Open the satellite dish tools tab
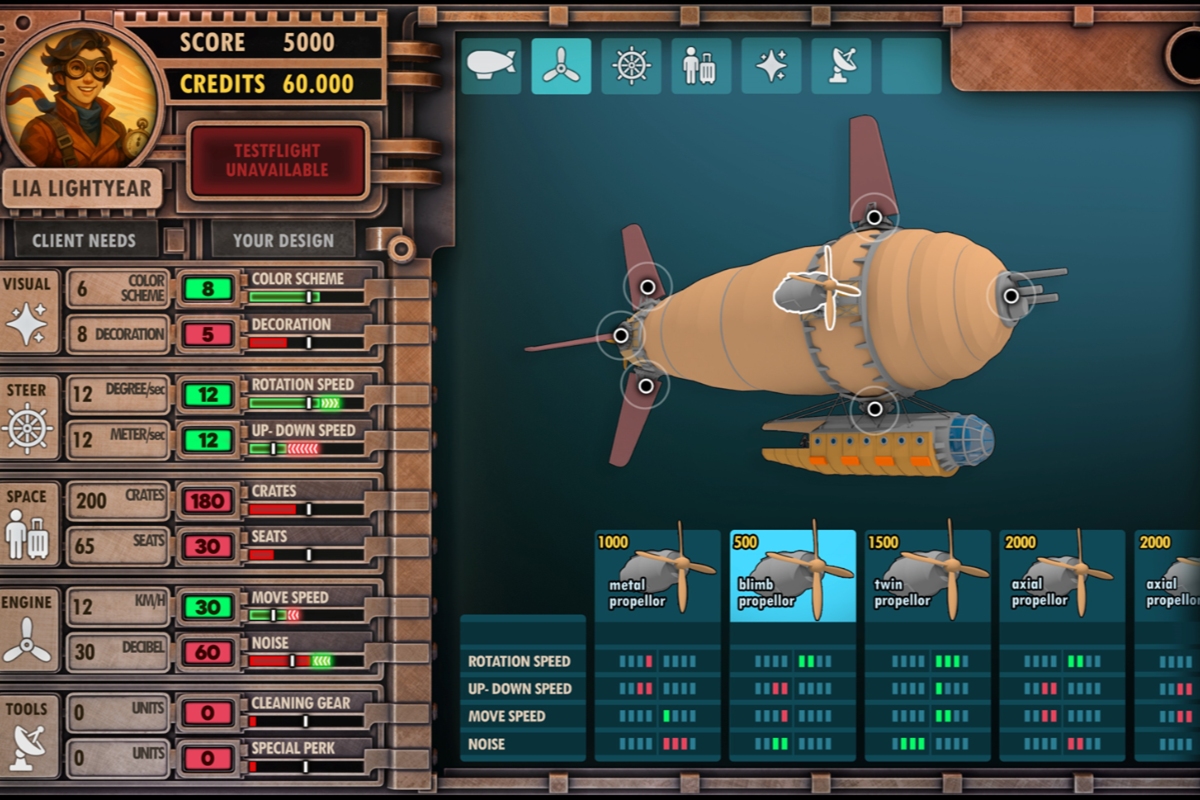The width and height of the screenshot is (1200, 800). tap(841, 66)
